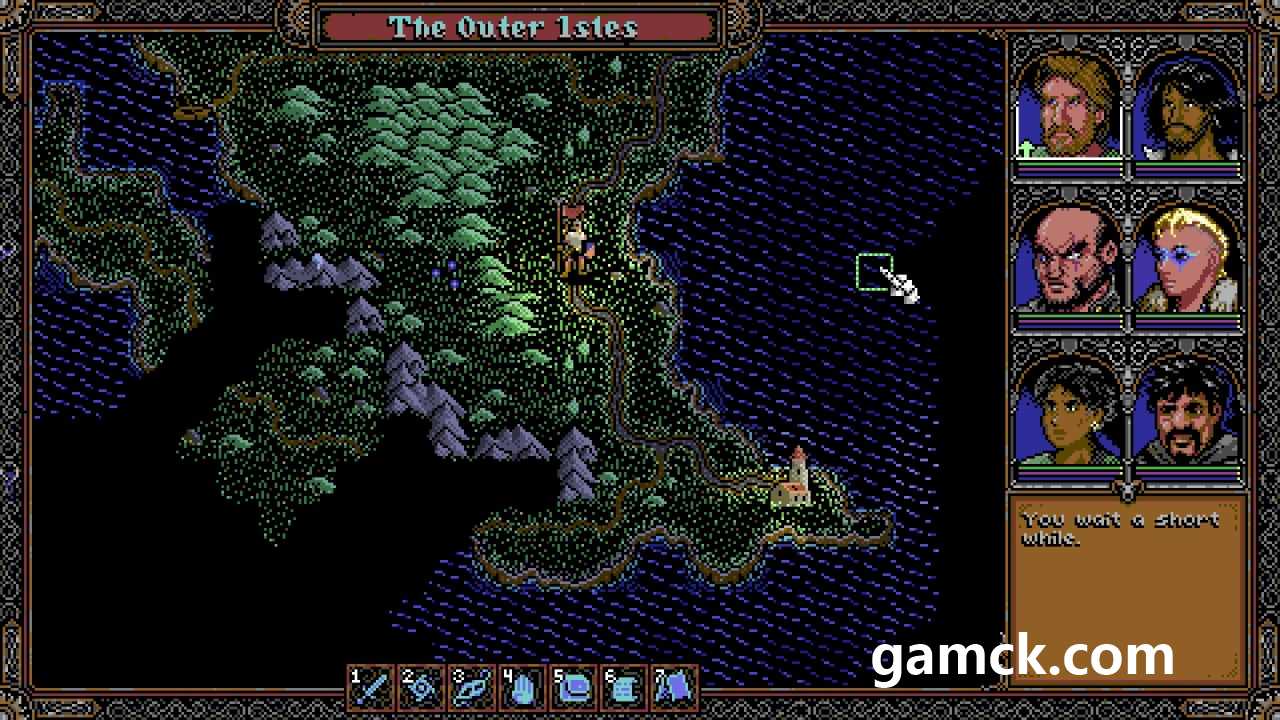Open the scroll icon in slot 6
1280x720 pixels.
(626, 688)
